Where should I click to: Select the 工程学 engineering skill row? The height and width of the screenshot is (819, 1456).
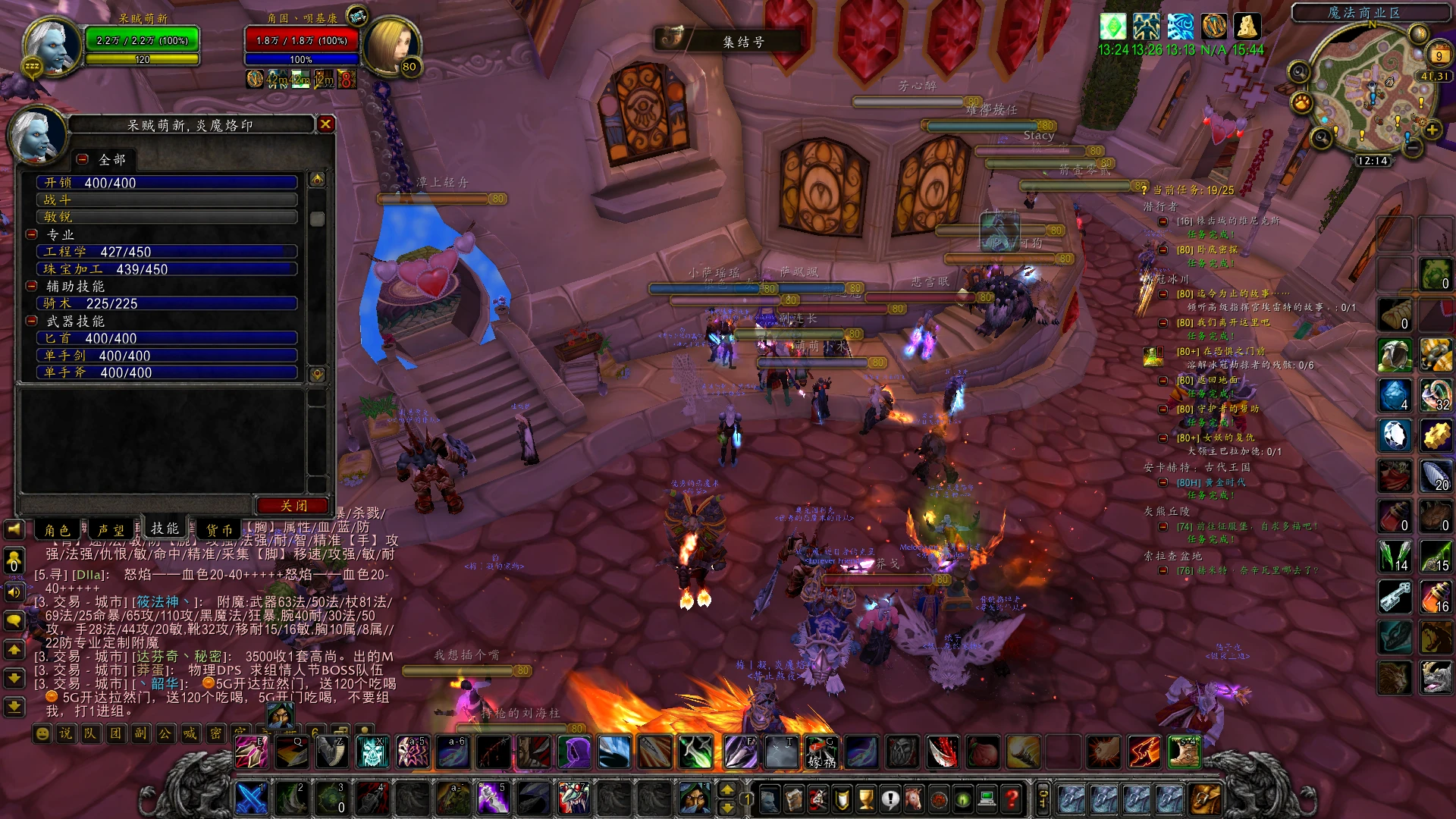[167, 252]
